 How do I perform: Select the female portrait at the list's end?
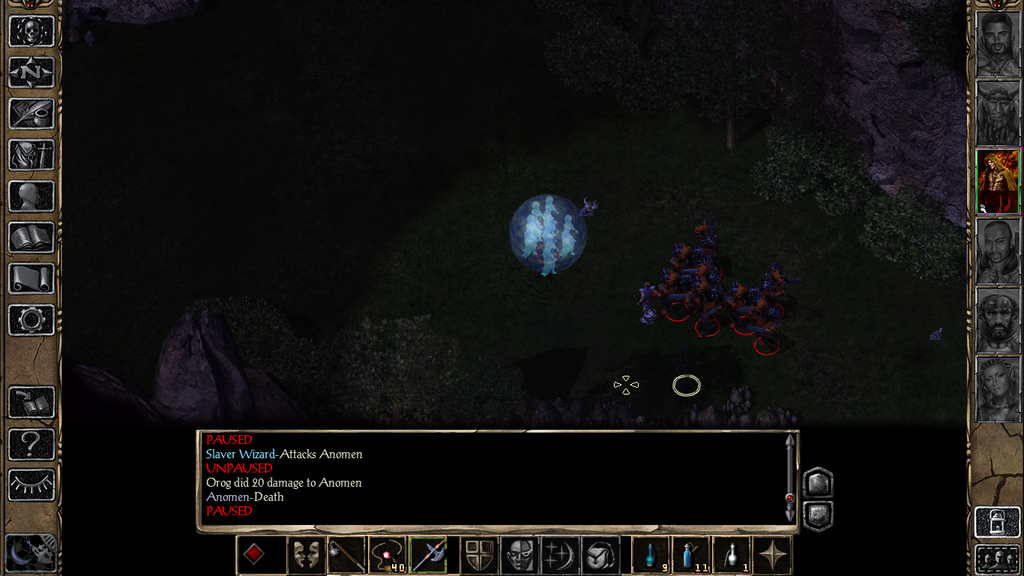(x=997, y=389)
